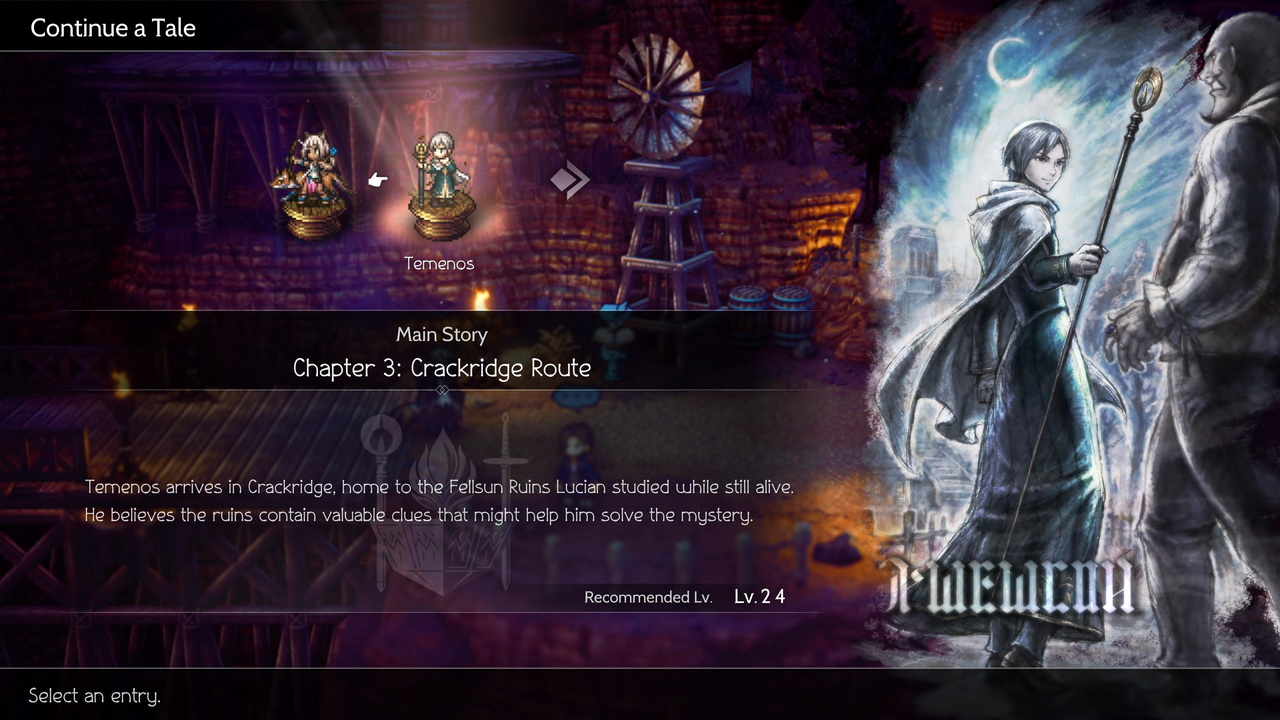Viewport: 1280px width, 720px height.
Task: Select Temenos's character figurine
Action: [441, 190]
